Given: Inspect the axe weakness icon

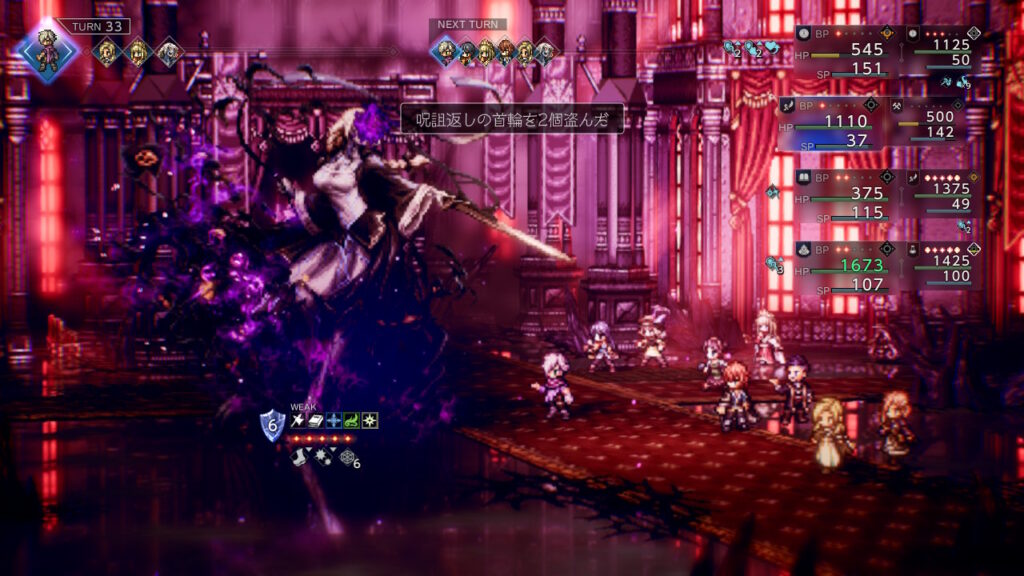Looking at the screenshot, I should 298,421.
